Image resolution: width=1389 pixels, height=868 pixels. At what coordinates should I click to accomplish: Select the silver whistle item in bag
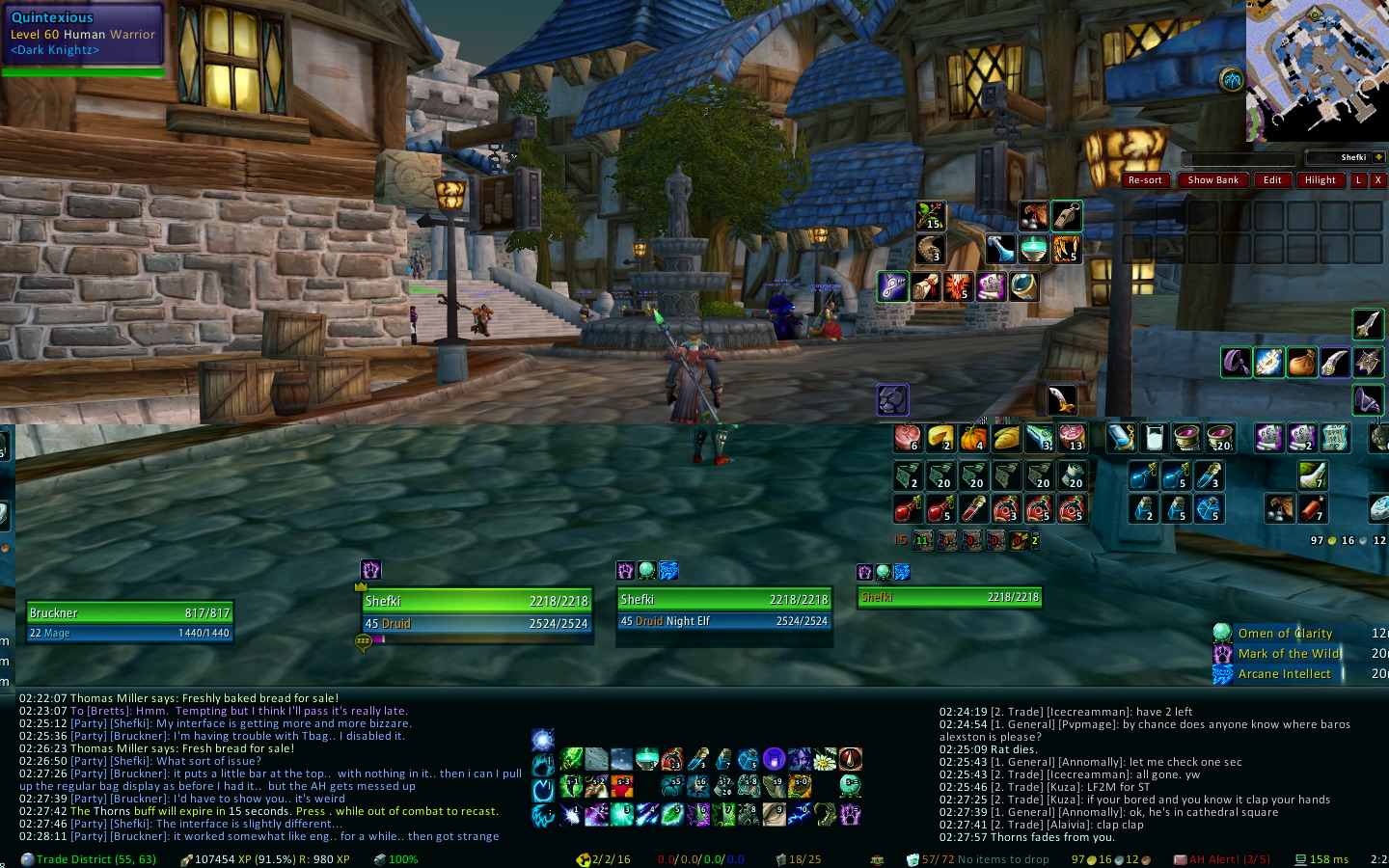(1066, 216)
